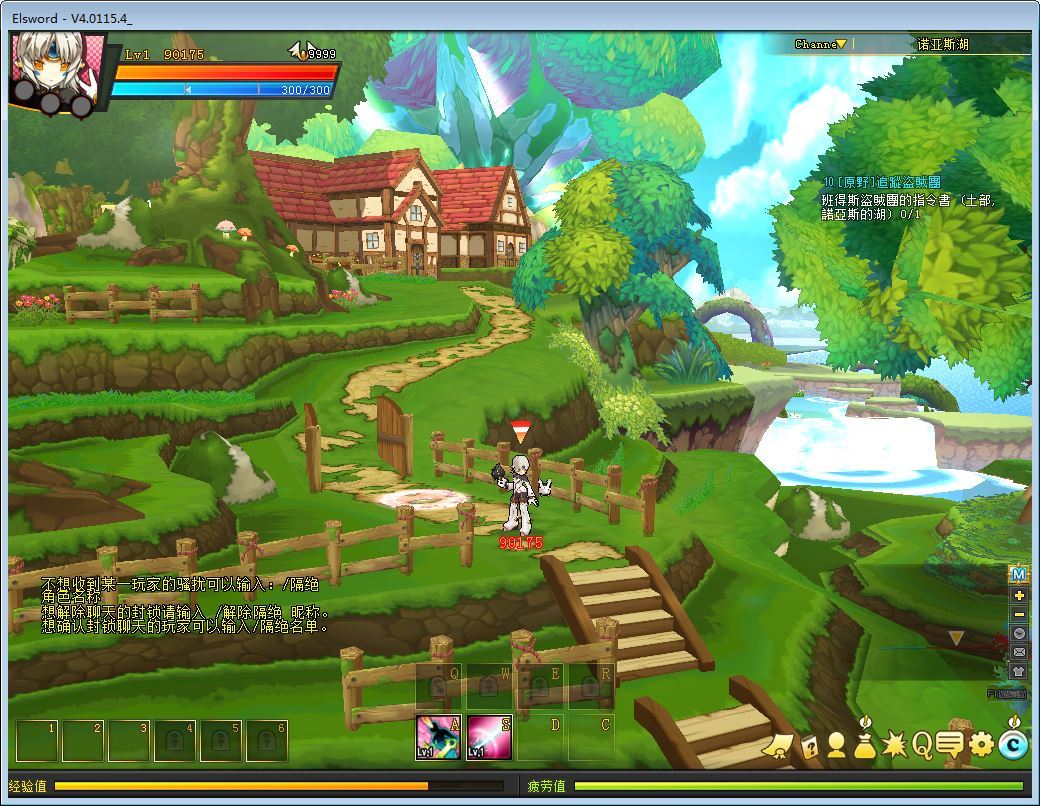Screen dimensions: 1040x806
Task: Select the tracked bandit quest entry
Action: coord(881,182)
